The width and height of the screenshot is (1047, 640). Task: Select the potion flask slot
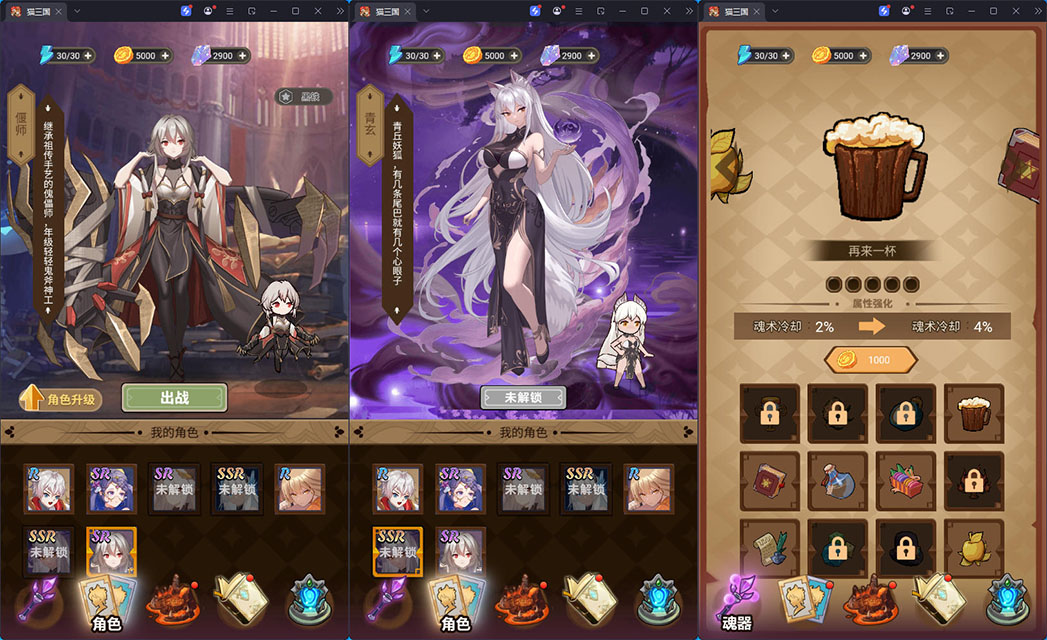point(837,481)
